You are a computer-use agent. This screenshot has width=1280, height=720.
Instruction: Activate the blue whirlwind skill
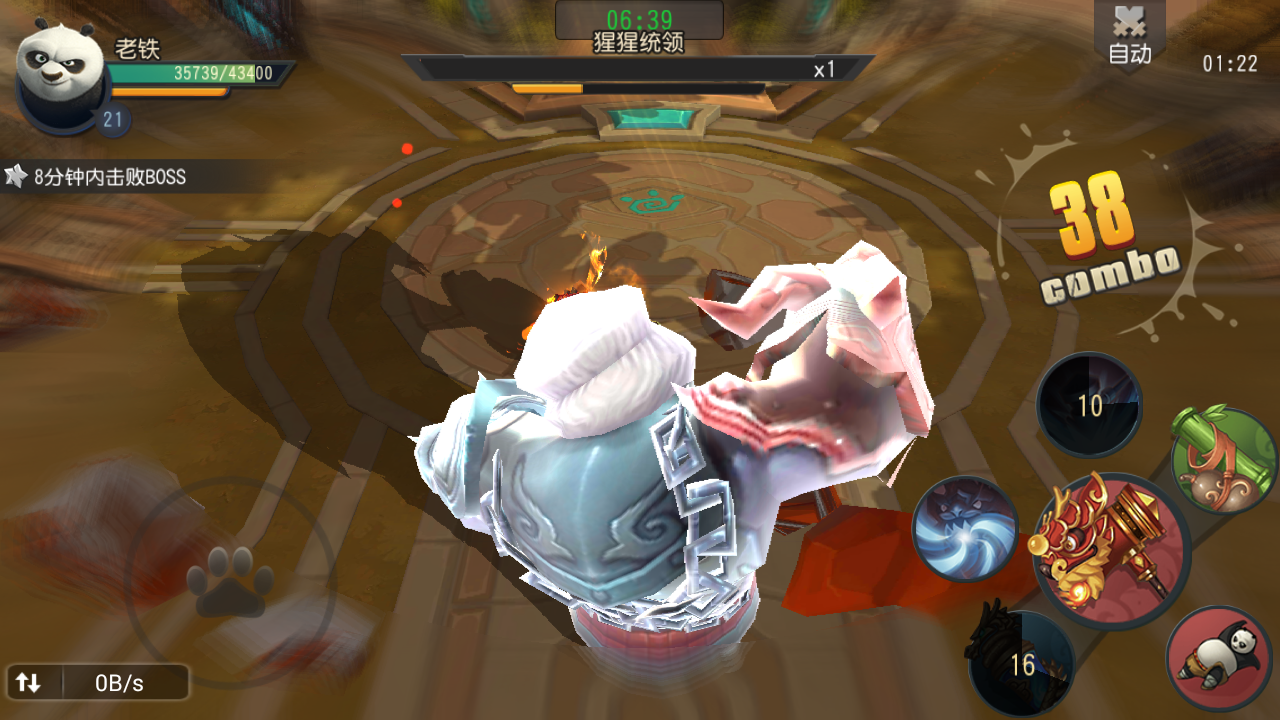coord(965,529)
